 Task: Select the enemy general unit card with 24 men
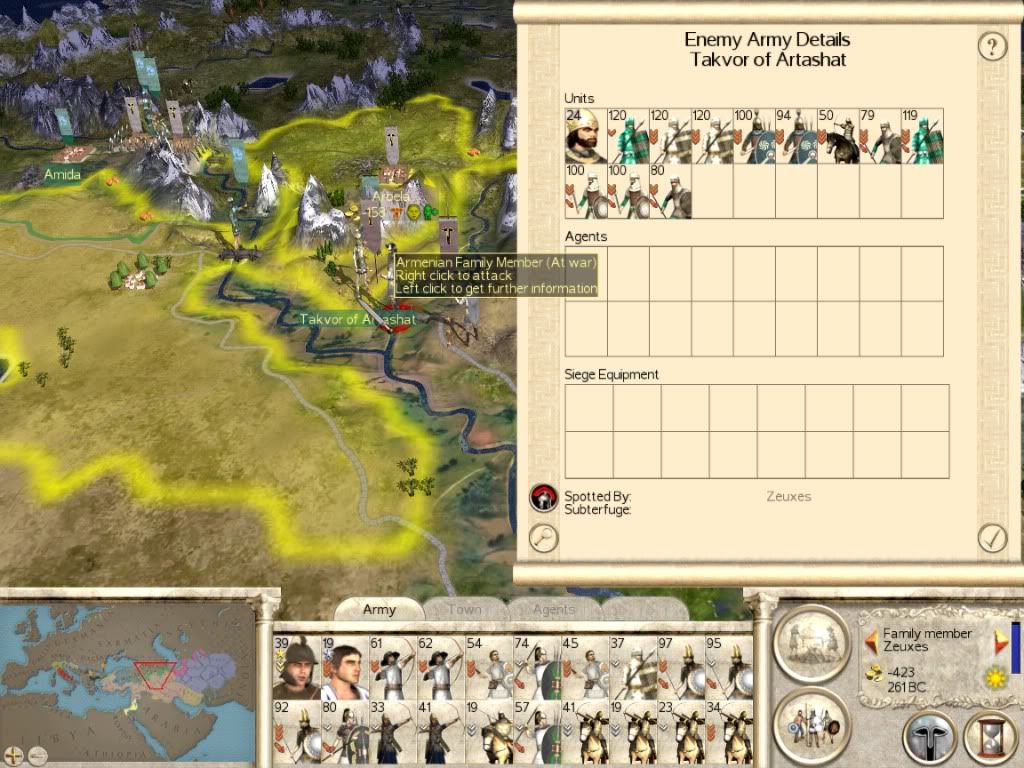click(586, 136)
